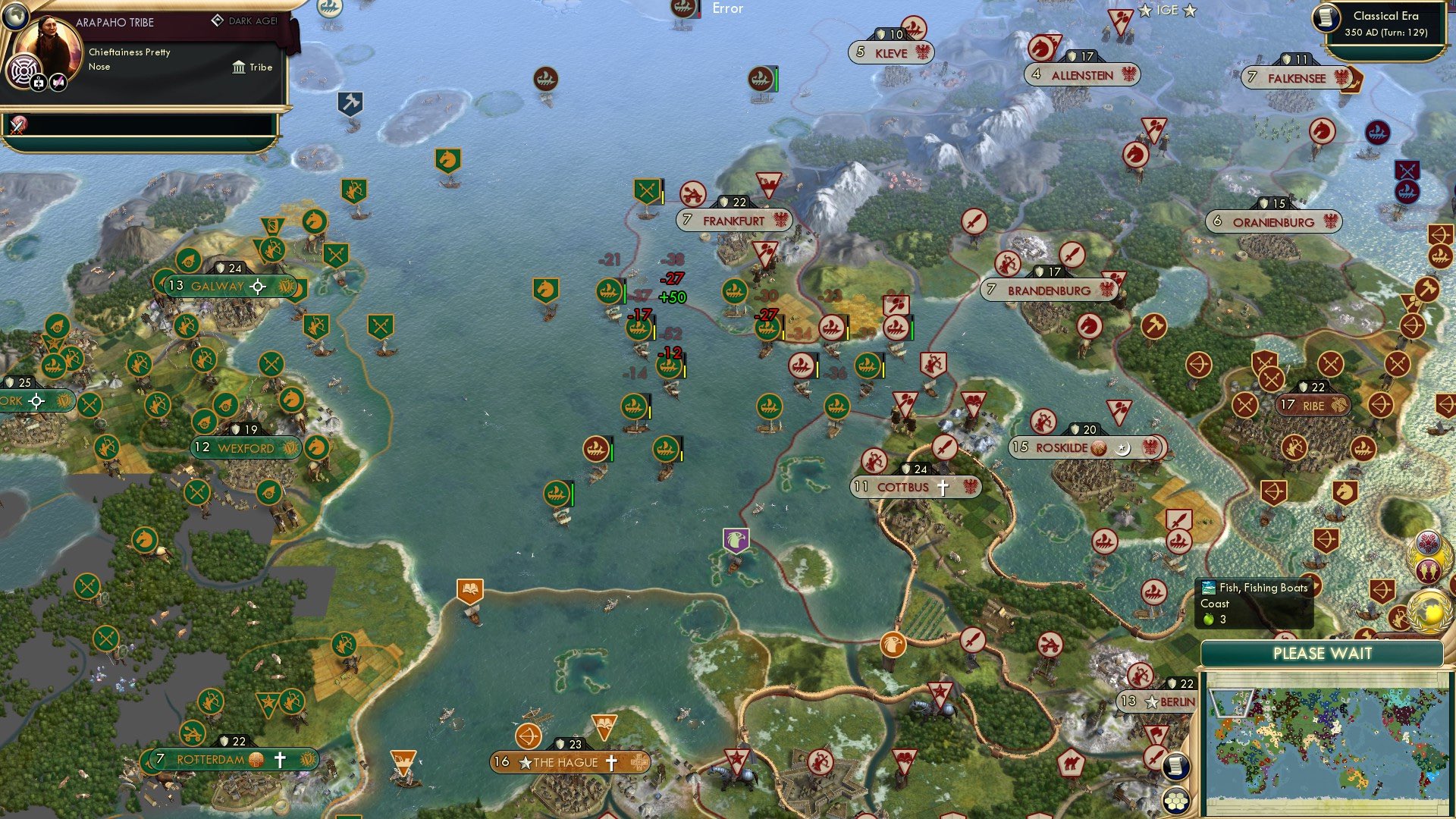Click the puzzle-piece icon under the portrait

[x=37, y=82]
